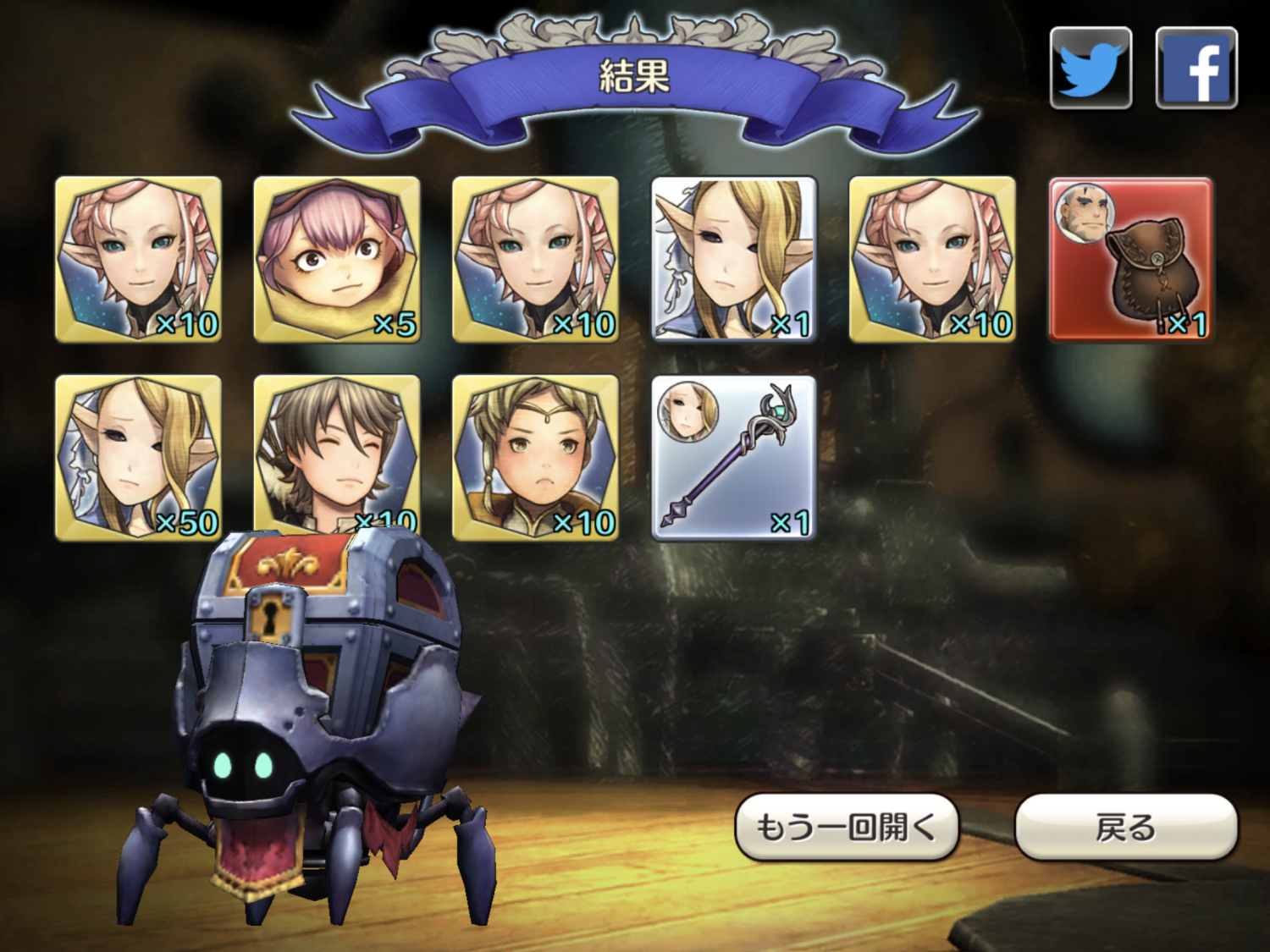Click the sleepy-eyed elf x50 reward icon

[x=139, y=457]
